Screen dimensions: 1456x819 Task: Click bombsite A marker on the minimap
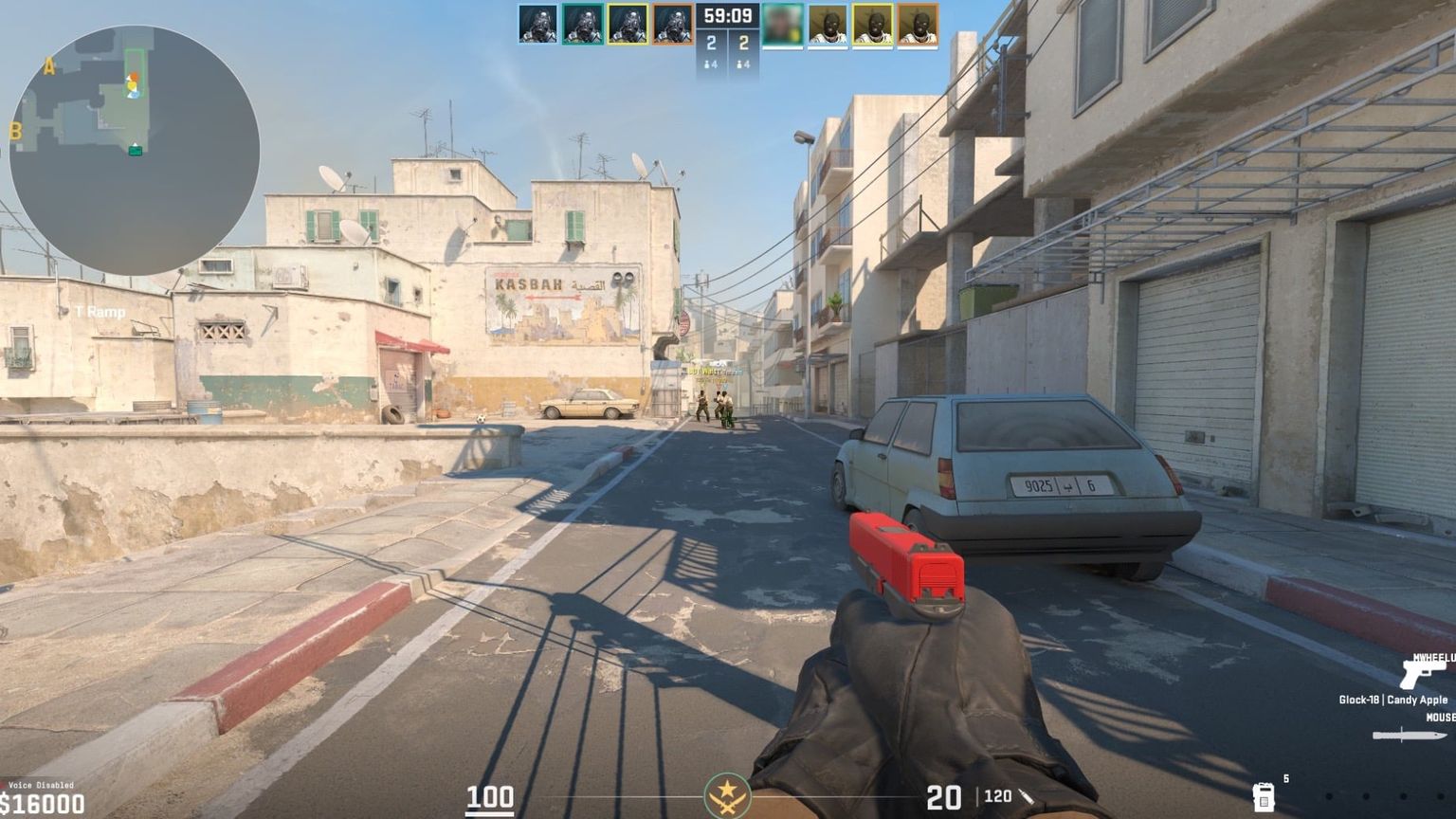pos(49,66)
